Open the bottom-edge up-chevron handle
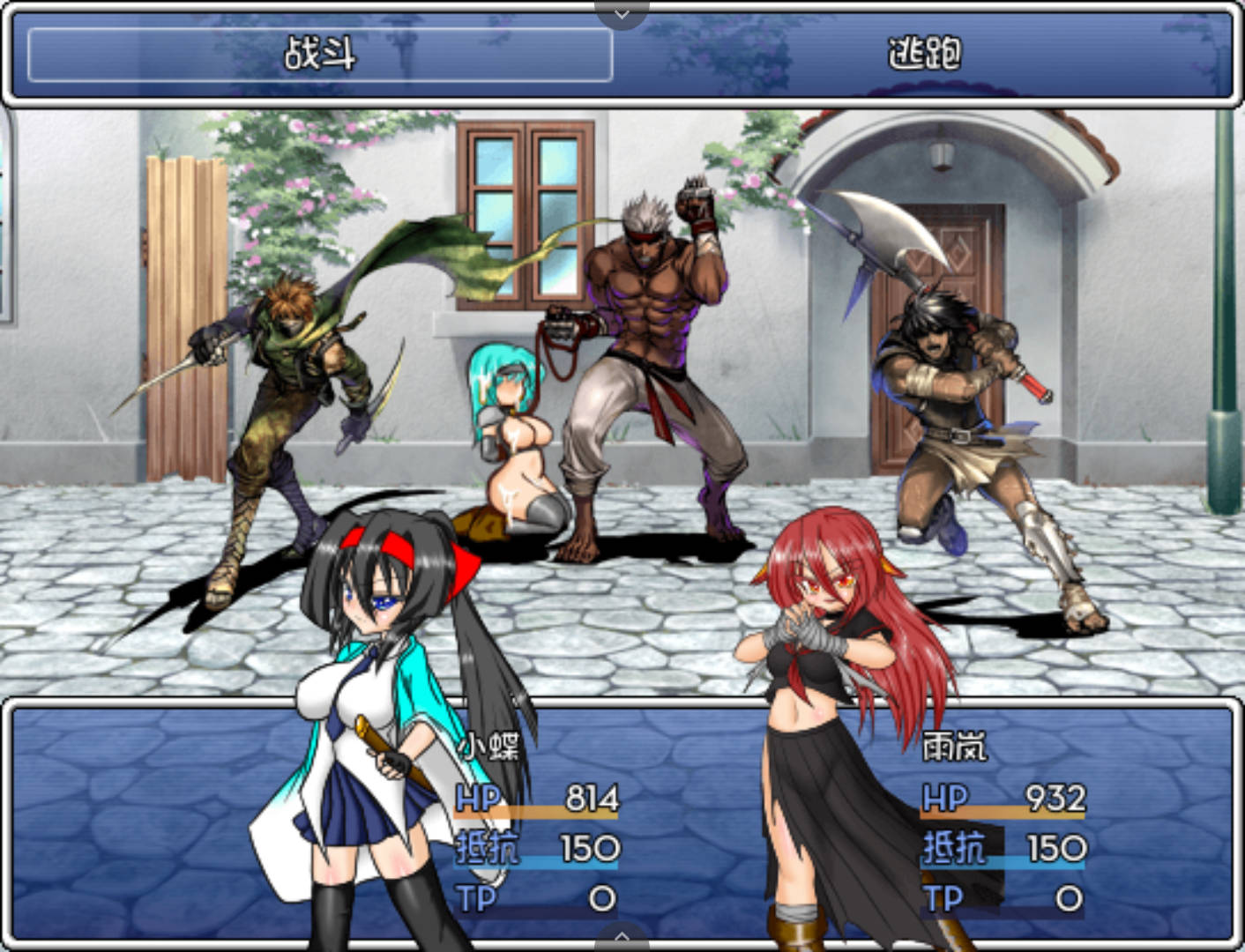Screen dimensions: 1245x952 click(622, 938)
